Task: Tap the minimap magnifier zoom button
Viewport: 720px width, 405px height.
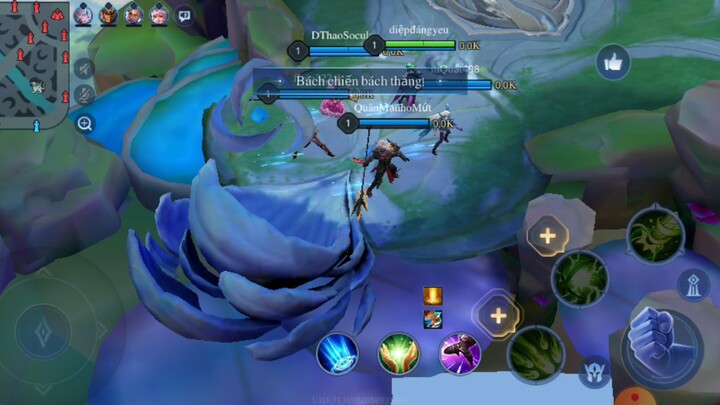Action: tap(85, 124)
